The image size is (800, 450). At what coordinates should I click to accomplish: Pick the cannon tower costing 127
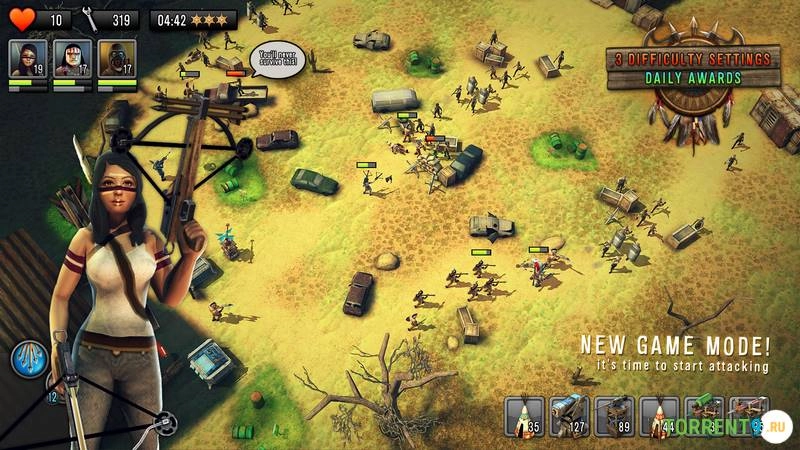(568, 417)
